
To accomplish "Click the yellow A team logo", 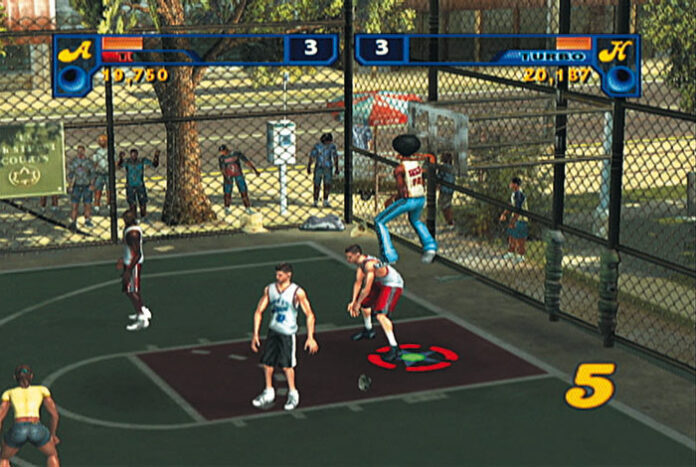I will point(74,51).
